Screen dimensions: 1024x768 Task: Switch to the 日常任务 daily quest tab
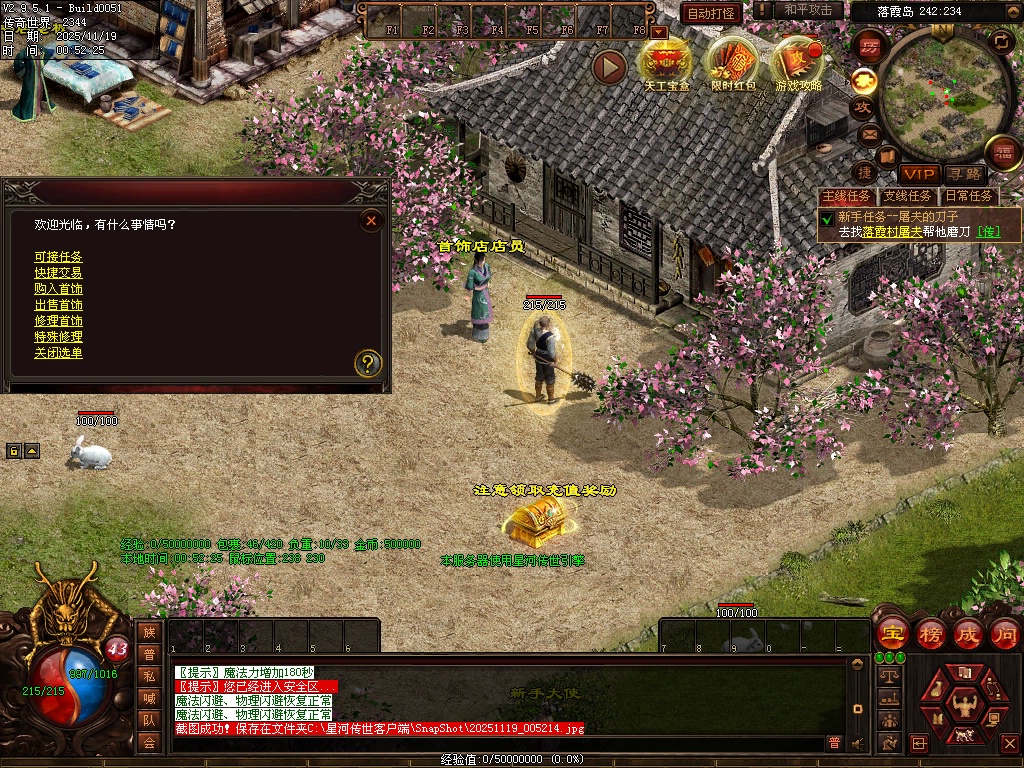point(969,197)
